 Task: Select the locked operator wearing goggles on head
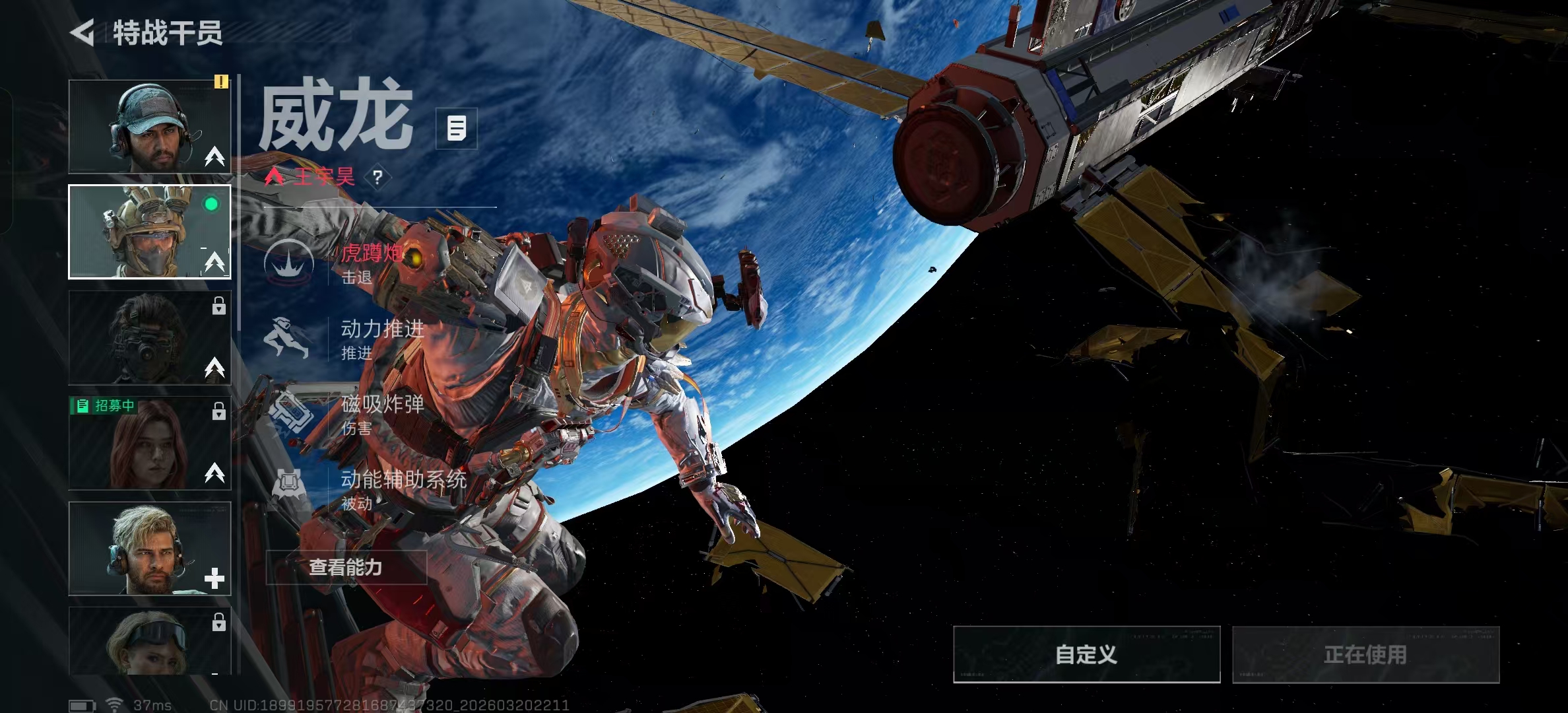pos(150,642)
